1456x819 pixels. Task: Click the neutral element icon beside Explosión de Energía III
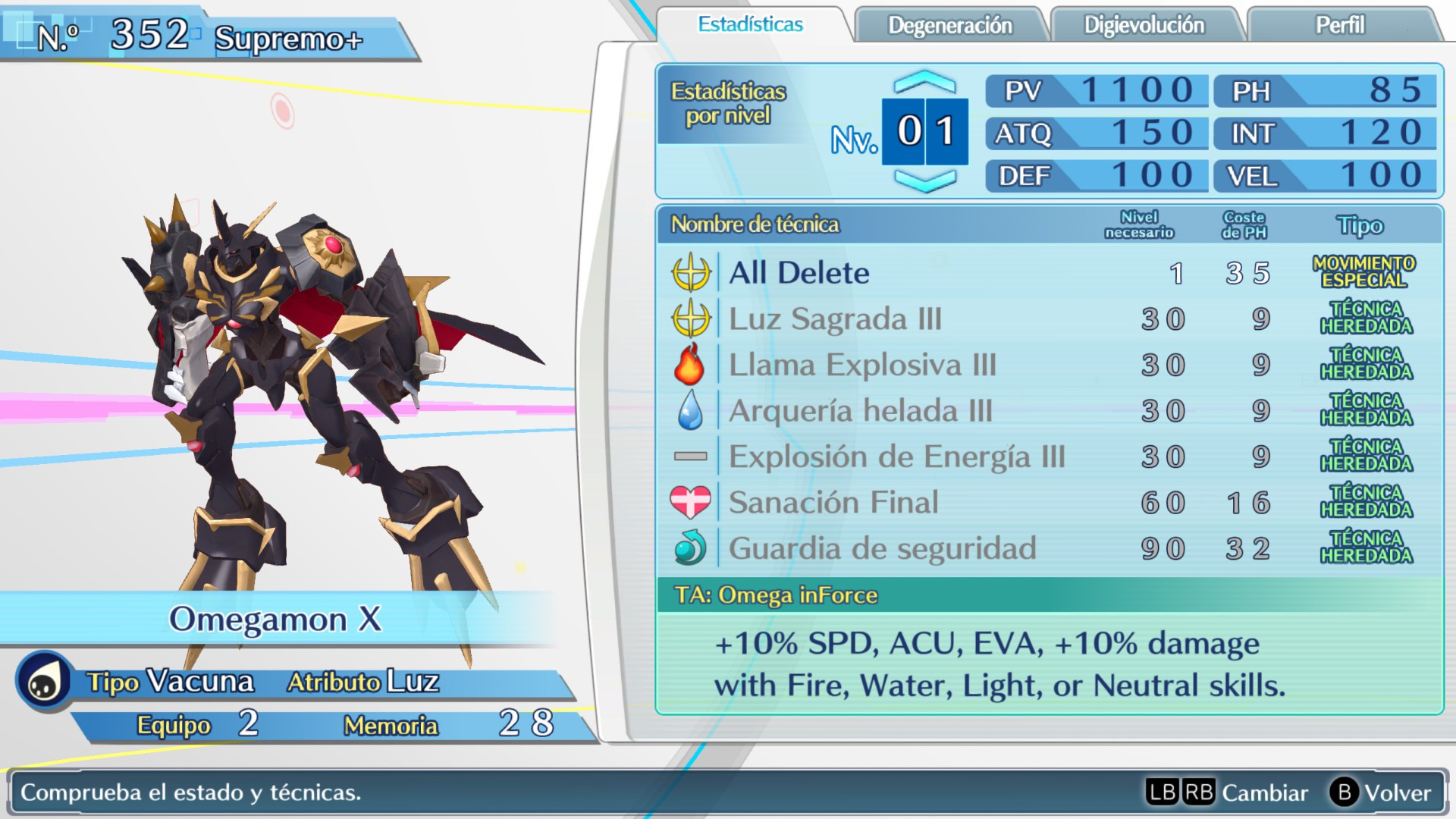[x=692, y=456]
